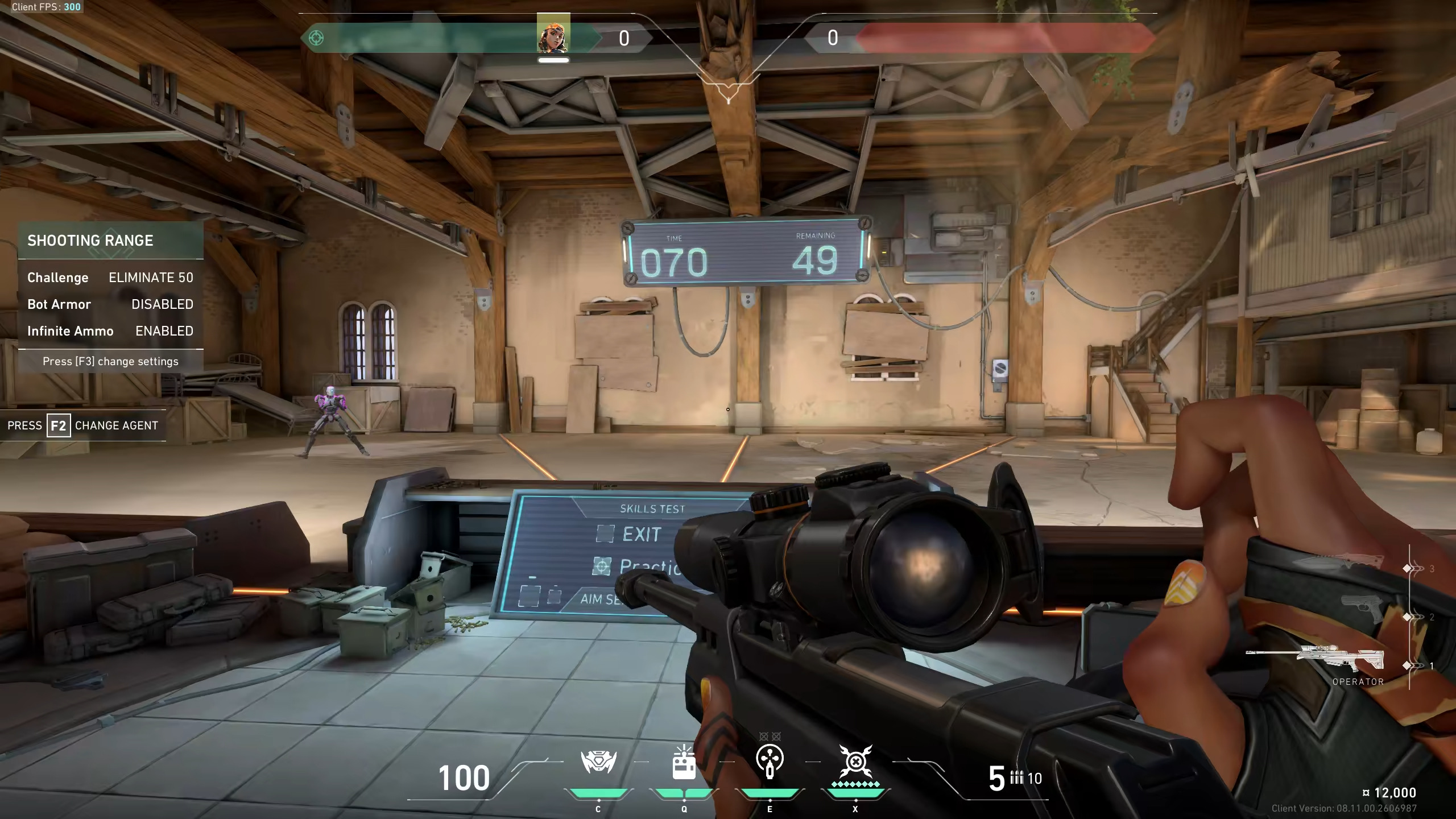Toggle the Bot Armor setting row
Screen dimensions: 1456x819
click(x=111, y=304)
